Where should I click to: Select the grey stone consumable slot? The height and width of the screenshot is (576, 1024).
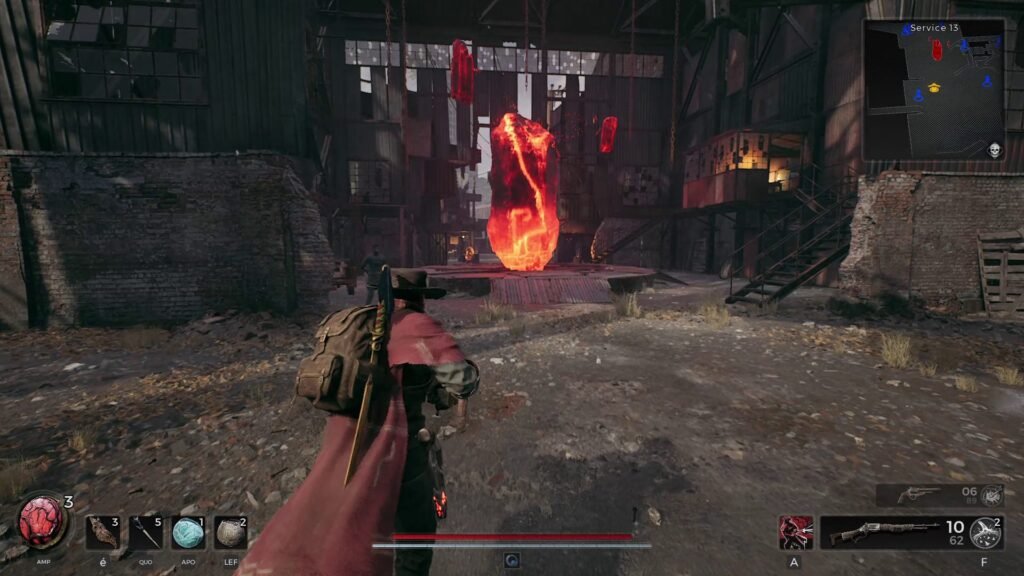click(231, 532)
